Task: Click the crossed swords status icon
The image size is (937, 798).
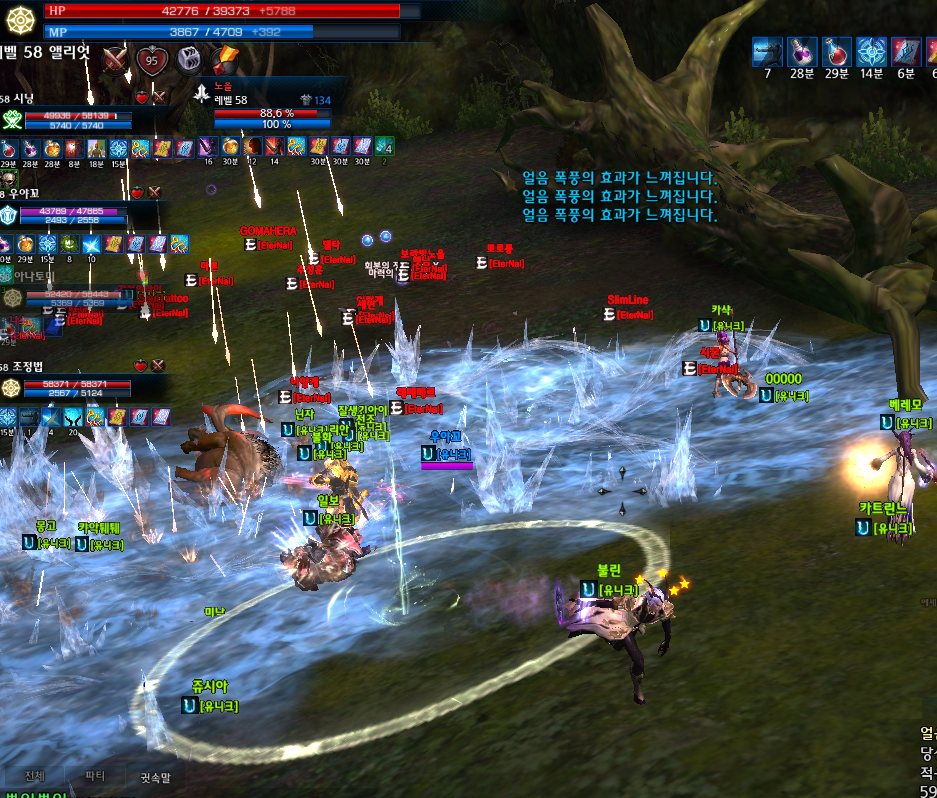Action: click(x=117, y=59)
